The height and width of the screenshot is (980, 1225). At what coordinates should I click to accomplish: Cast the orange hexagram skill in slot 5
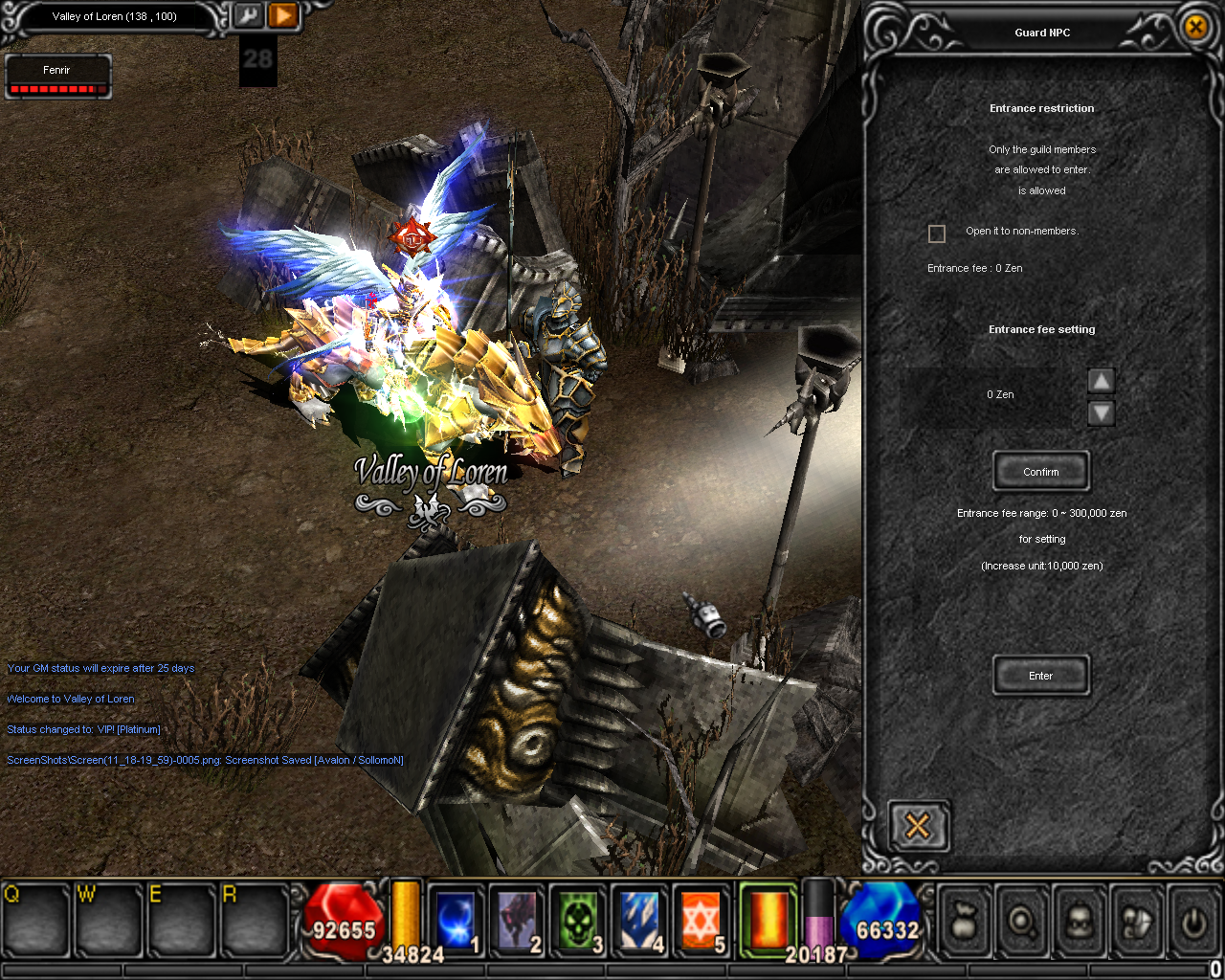point(701,920)
